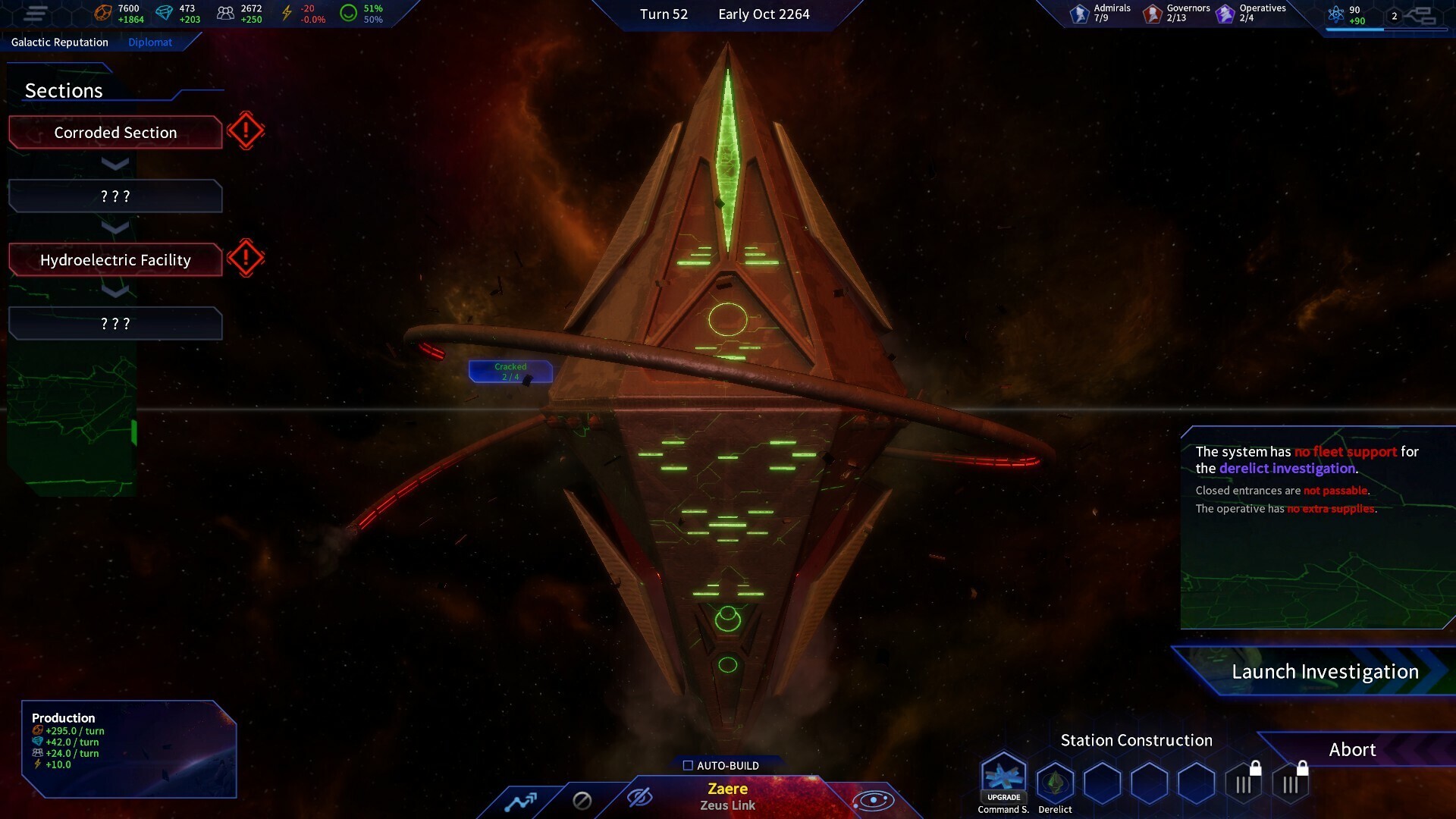Image resolution: width=1456 pixels, height=819 pixels.
Task: Select the Derelict station module
Action: click(x=1055, y=786)
